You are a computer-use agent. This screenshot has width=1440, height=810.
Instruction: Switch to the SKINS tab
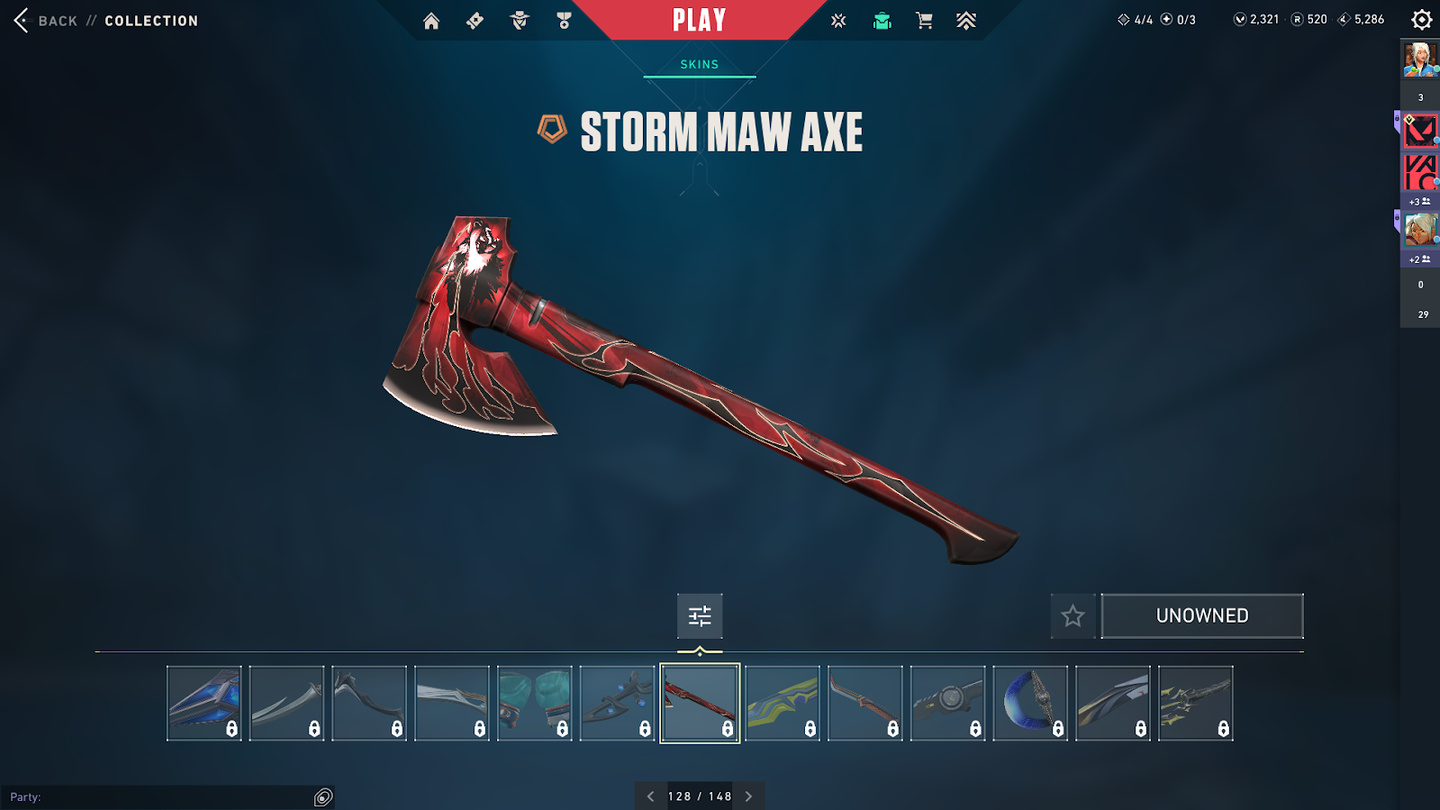[699, 64]
